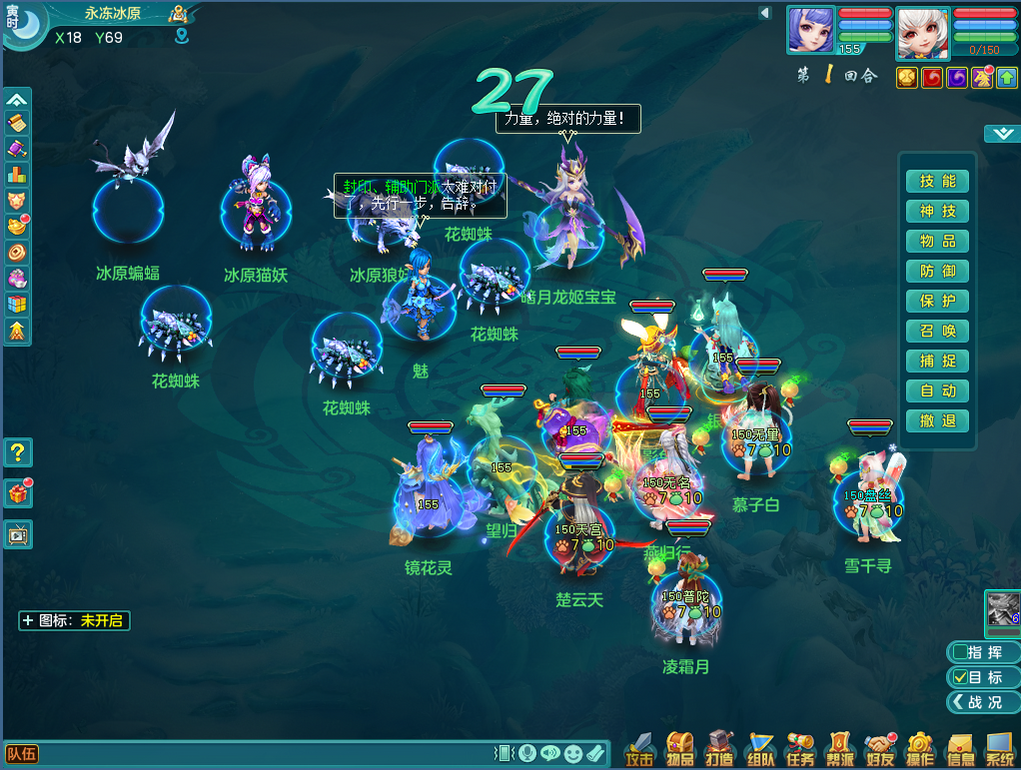1021x770 pixels.
Task: Choose the 神技 divine skill command
Action: [938, 211]
